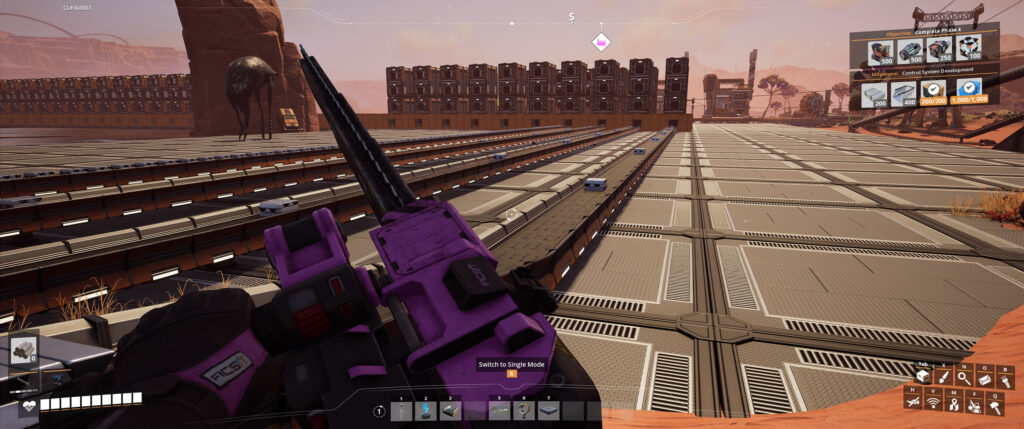Select the foundation in hotbar slot 7

pos(547,411)
